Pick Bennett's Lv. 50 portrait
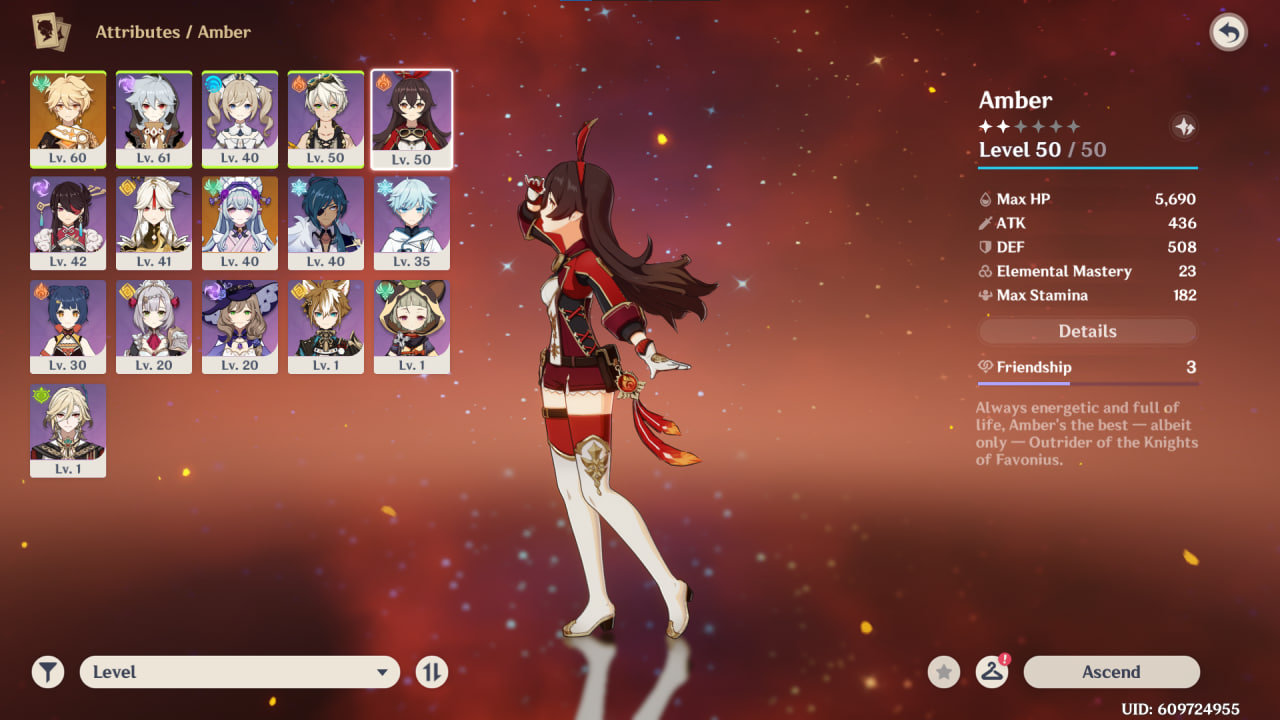Image resolution: width=1280 pixels, height=720 pixels. point(326,118)
